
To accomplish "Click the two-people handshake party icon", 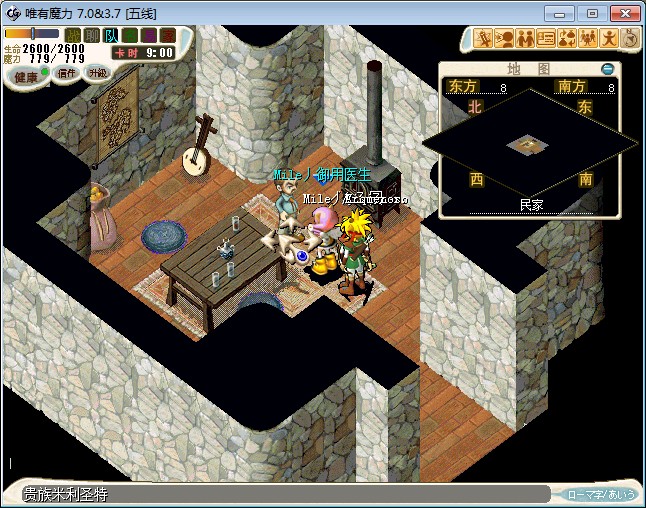I will 526,39.
